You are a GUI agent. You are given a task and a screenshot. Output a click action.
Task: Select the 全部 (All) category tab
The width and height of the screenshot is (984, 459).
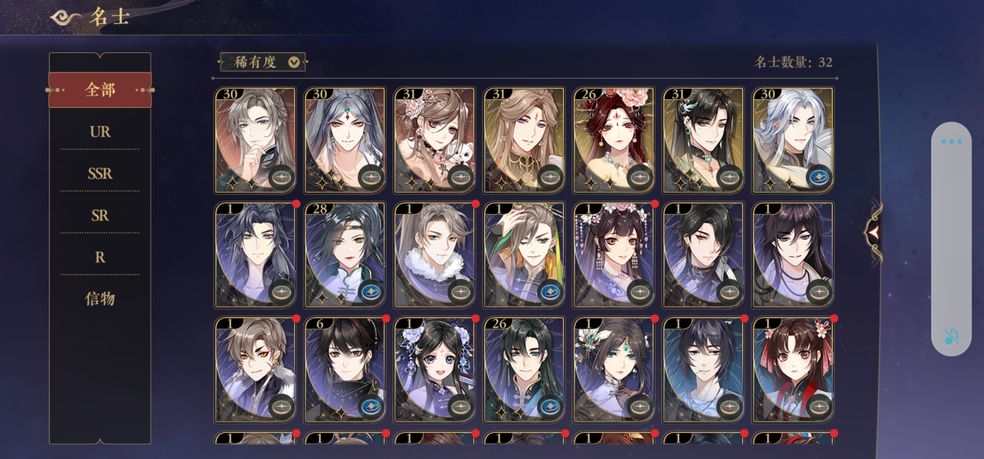tap(100, 90)
